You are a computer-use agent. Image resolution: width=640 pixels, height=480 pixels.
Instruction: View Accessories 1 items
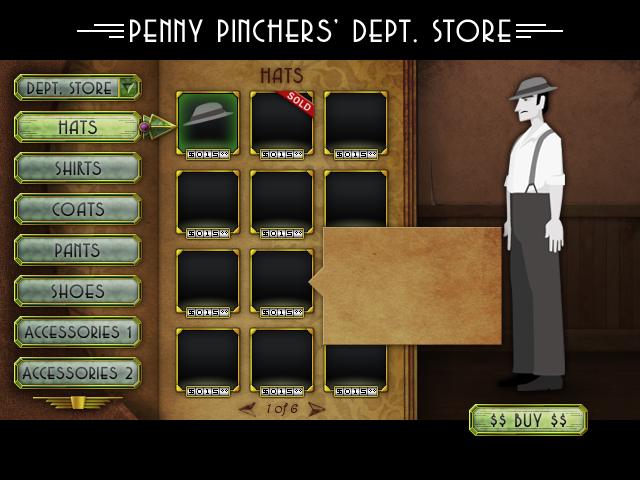click(77, 332)
